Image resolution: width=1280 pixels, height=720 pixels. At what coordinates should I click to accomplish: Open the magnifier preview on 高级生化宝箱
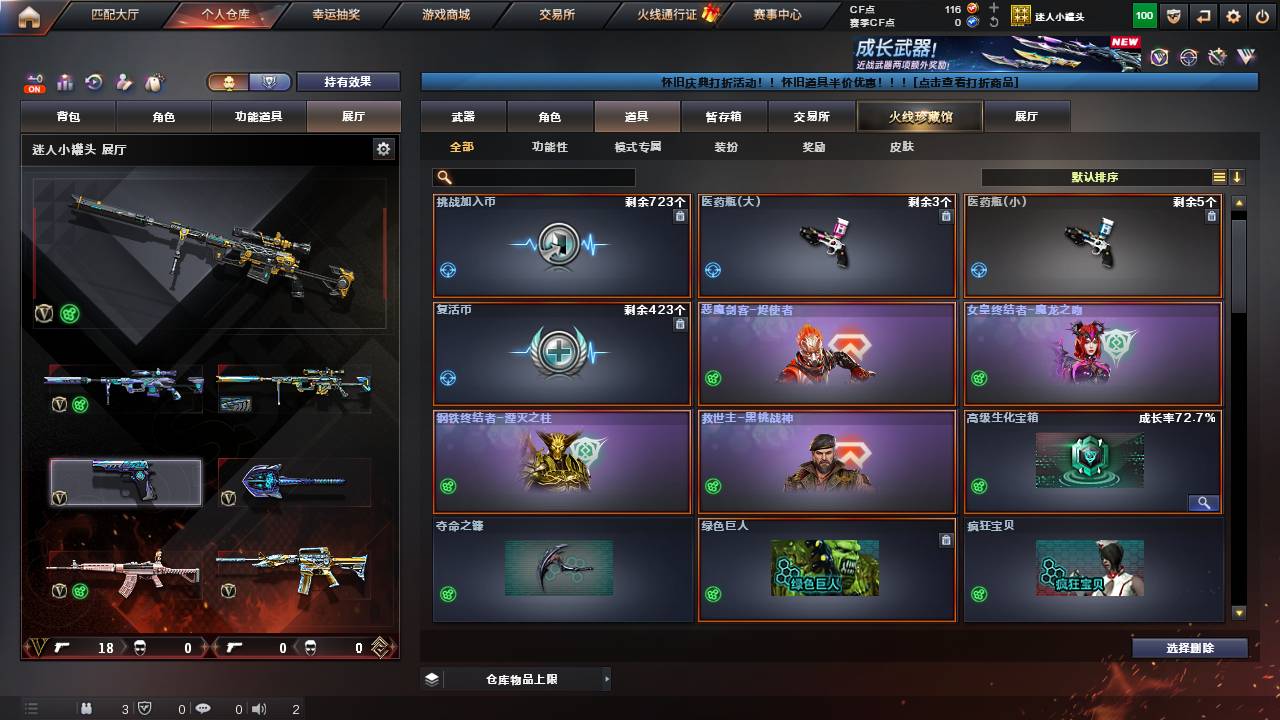pyautogui.click(x=1204, y=503)
